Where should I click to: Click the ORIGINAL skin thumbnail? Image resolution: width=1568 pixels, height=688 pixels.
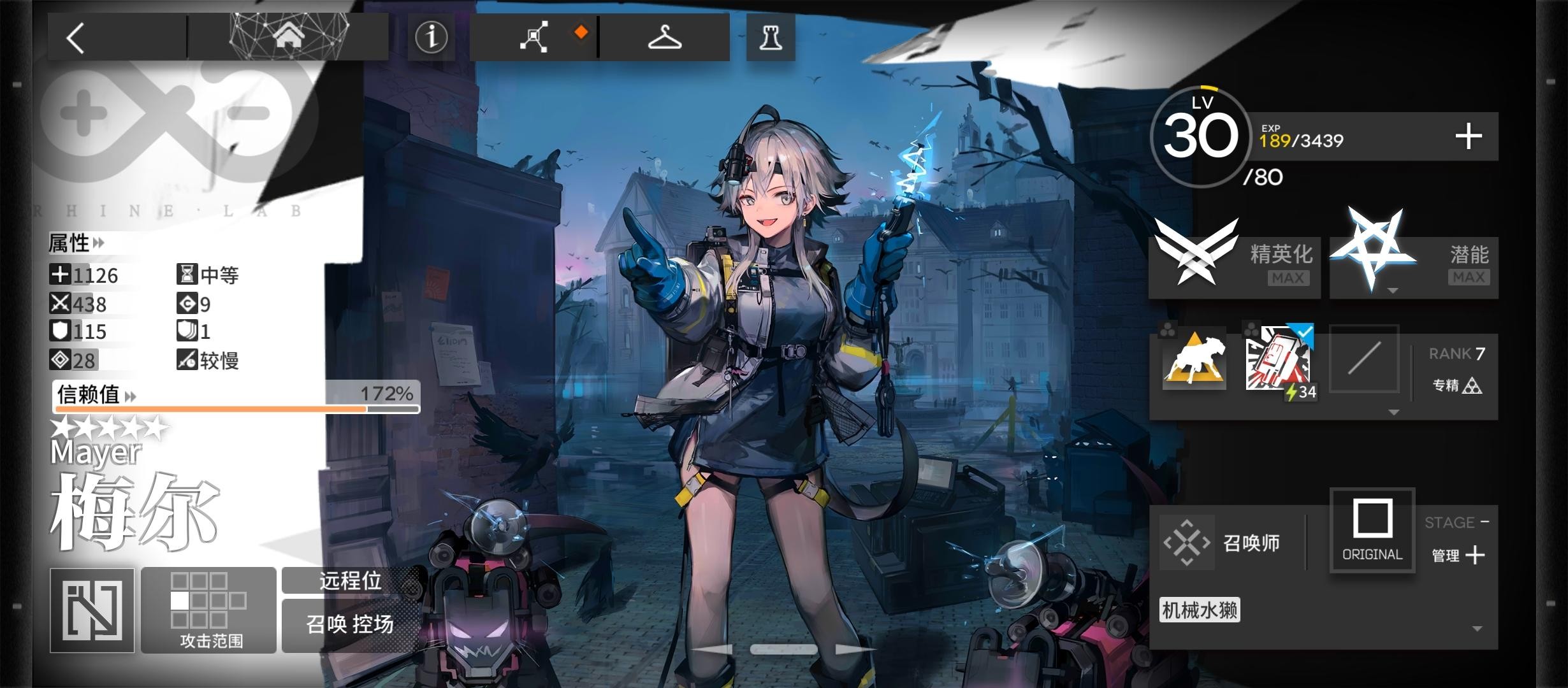[1372, 530]
